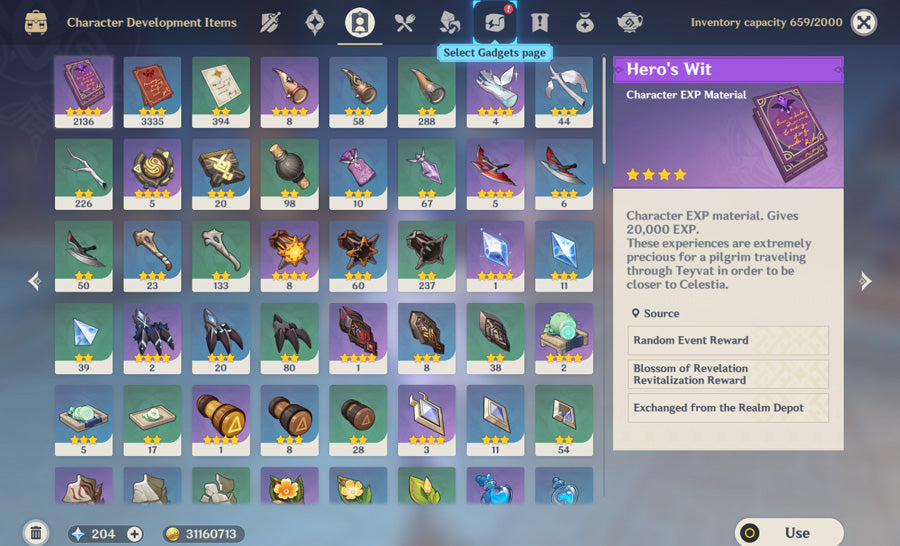Open the Random Event Reward source

(728, 341)
